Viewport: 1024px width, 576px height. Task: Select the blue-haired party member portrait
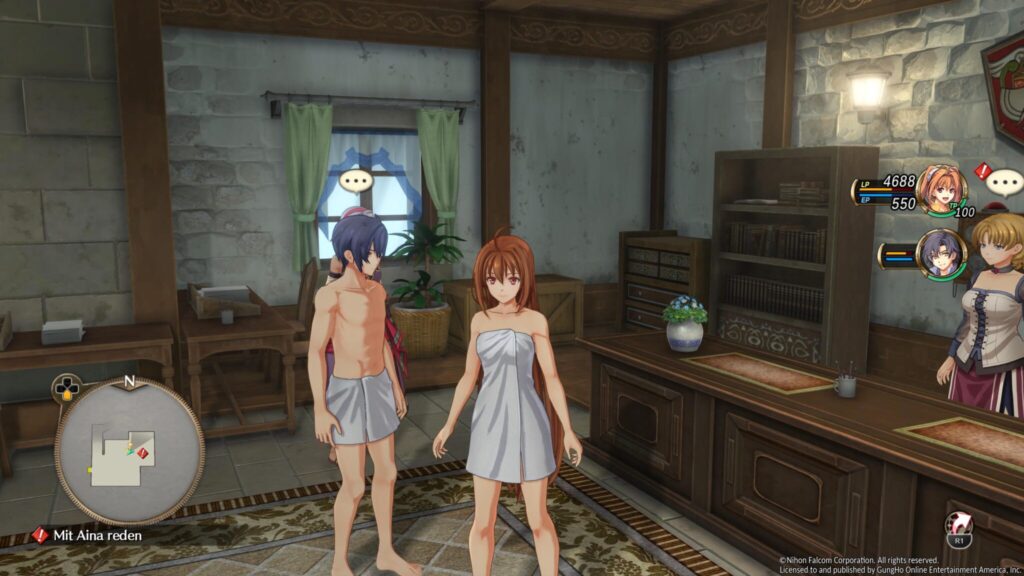click(x=940, y=254)
